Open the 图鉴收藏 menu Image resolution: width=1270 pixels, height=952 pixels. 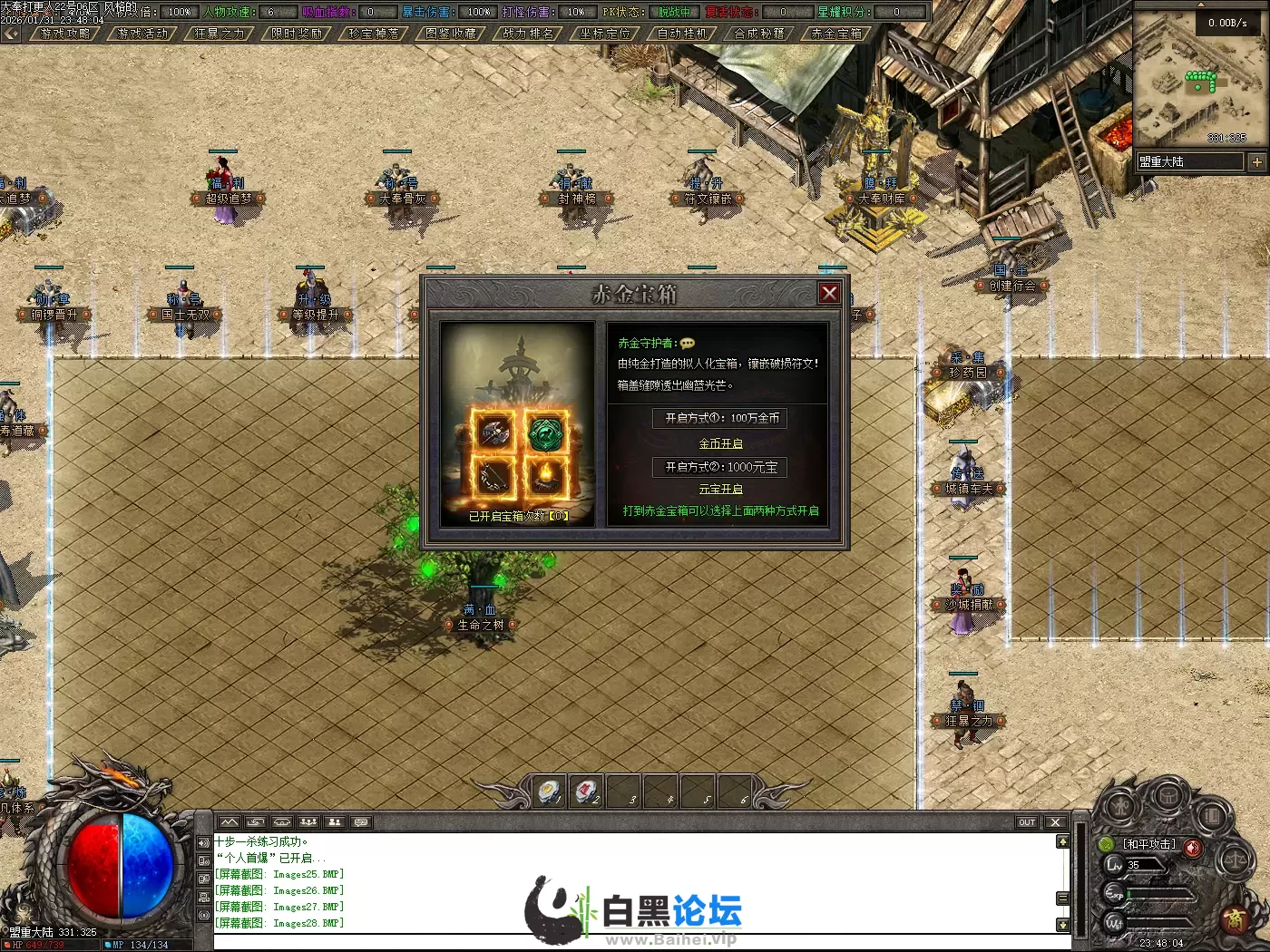451,34
